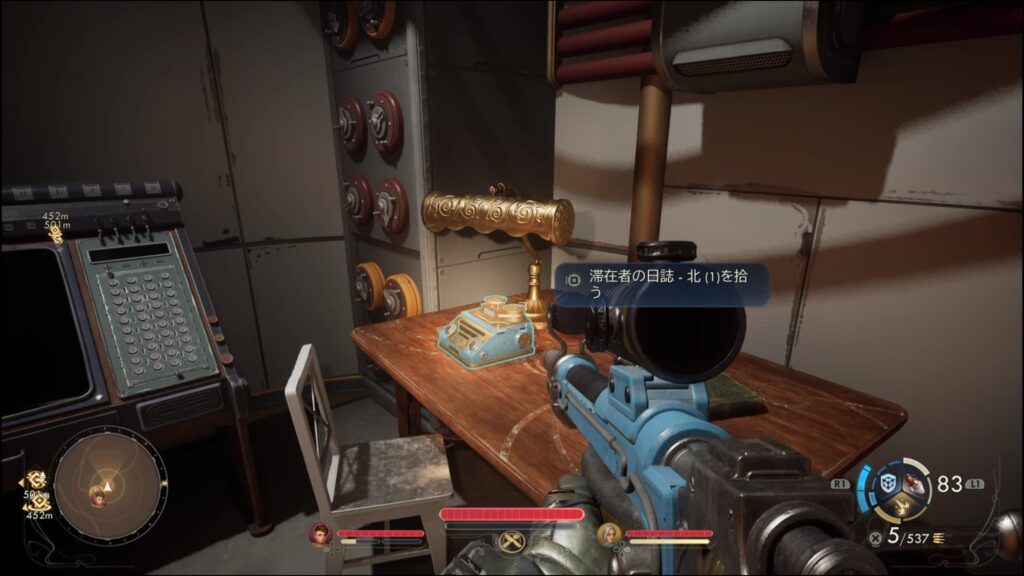1024x576 pixels.
Task: Open the circular minimap
Action: pyautogui.click(x=97, y=486)
